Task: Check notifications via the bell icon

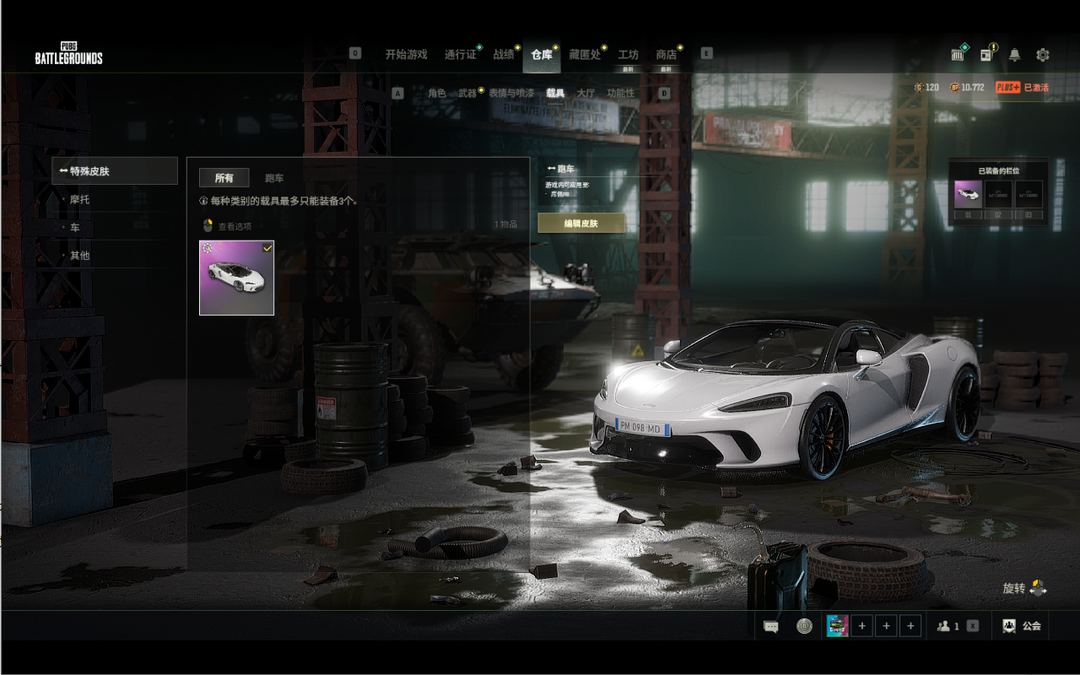Action: click(1015, 54)
